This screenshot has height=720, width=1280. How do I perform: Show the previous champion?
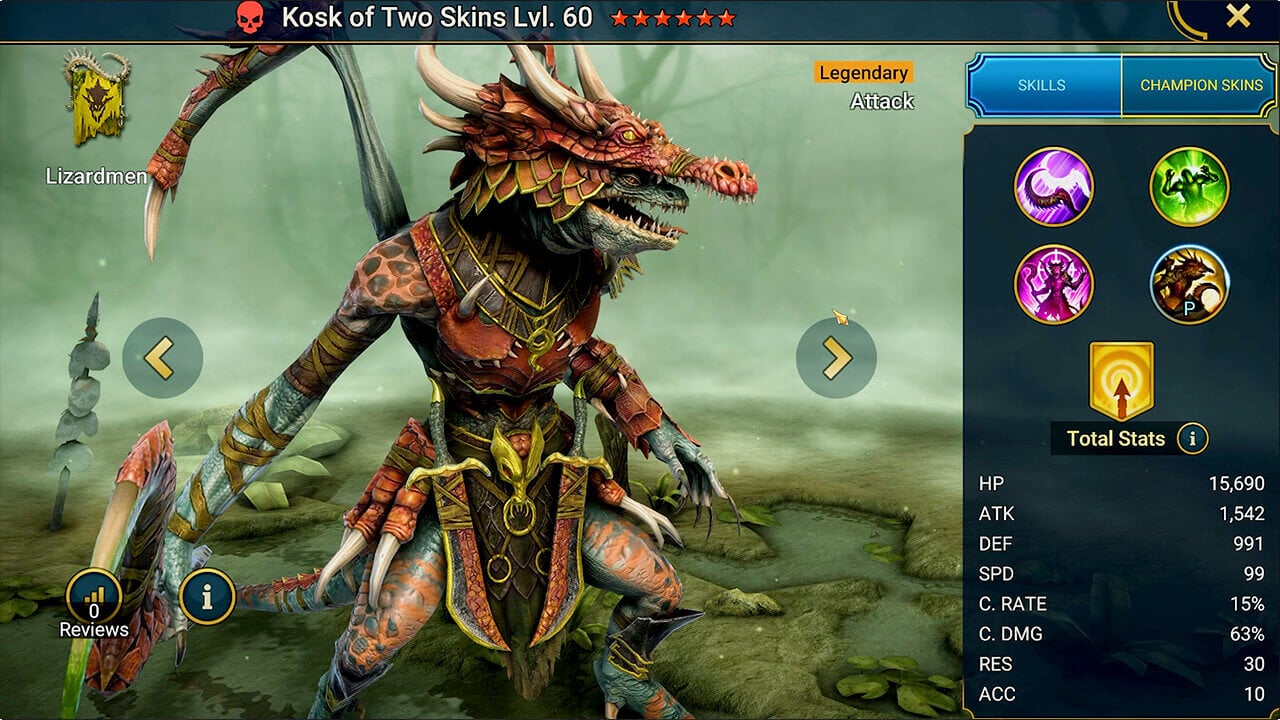(162, 358)
